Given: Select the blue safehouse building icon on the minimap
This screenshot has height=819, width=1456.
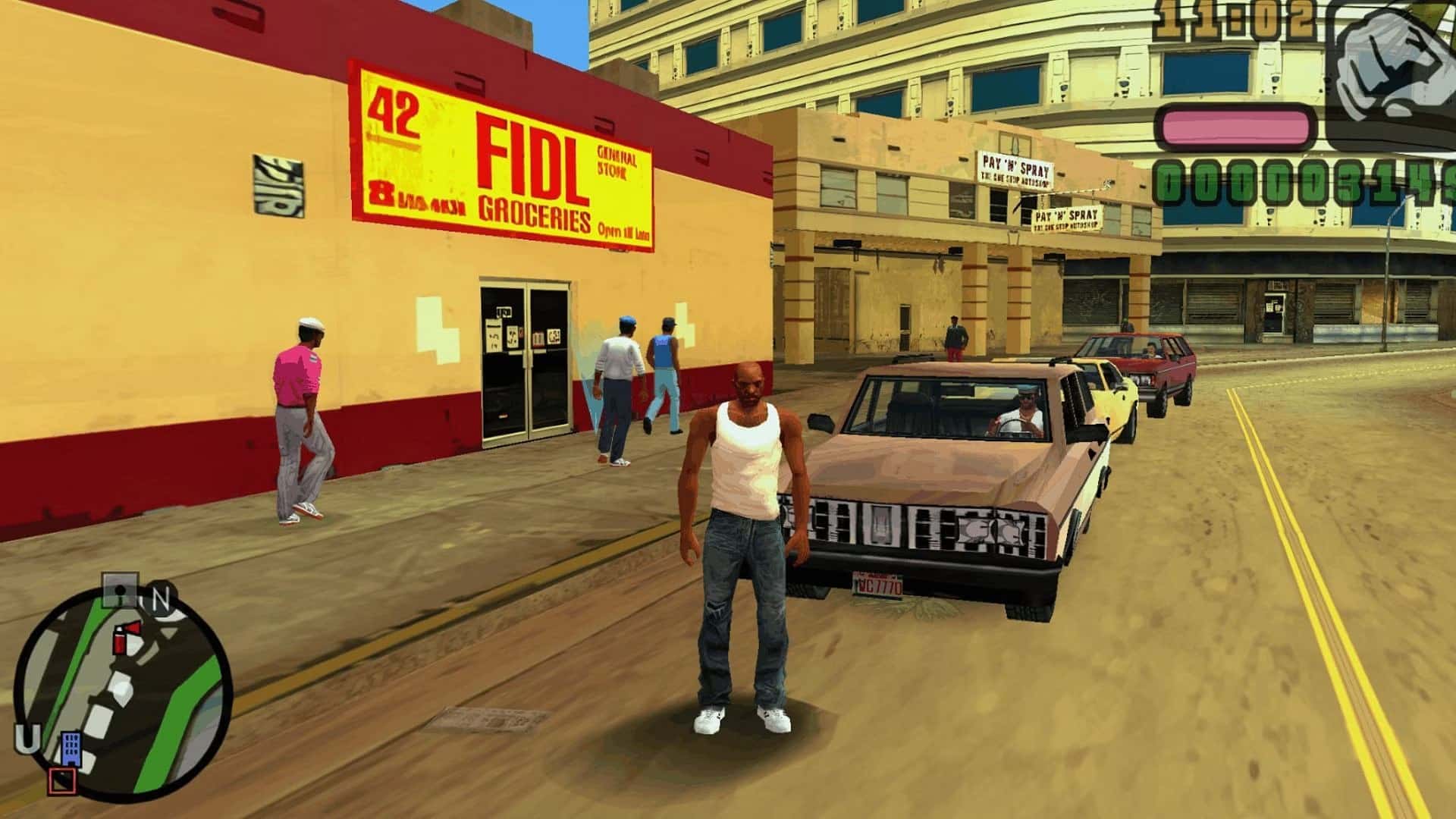Looking at the screenshot, I should pyautogui.click(x=72, y=748).
